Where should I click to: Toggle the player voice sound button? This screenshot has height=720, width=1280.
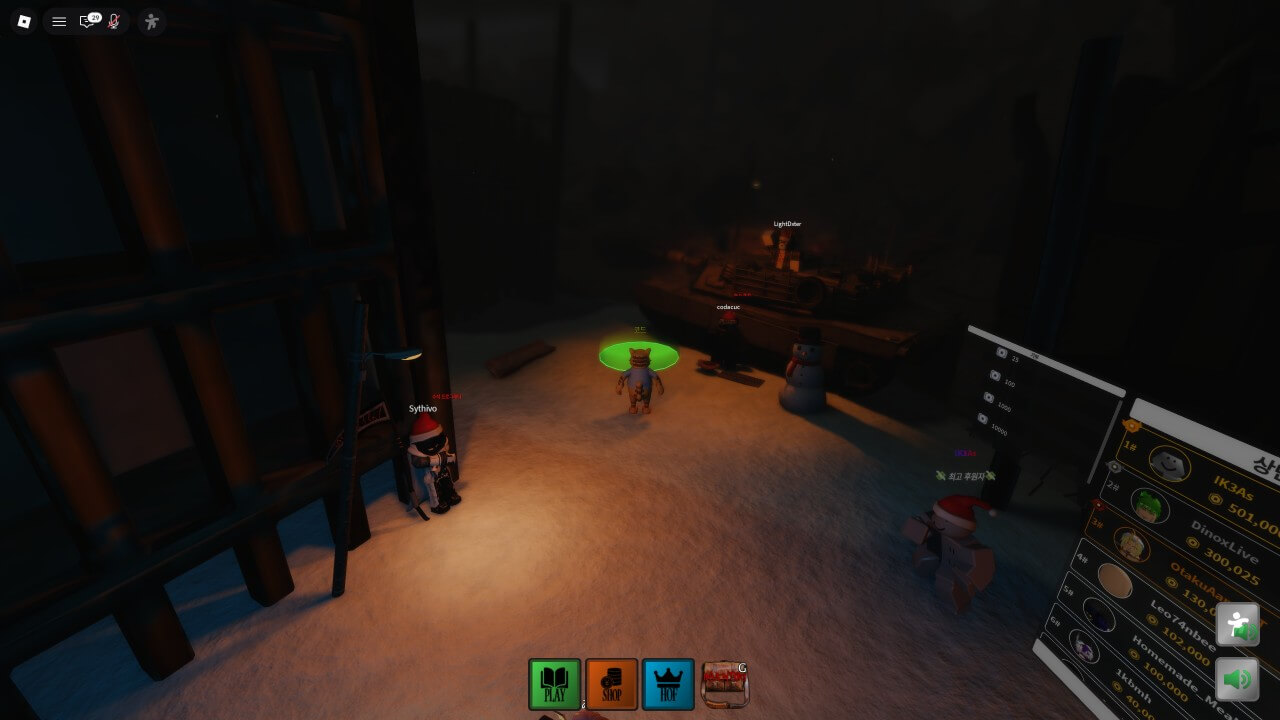tap(1237, 625)
